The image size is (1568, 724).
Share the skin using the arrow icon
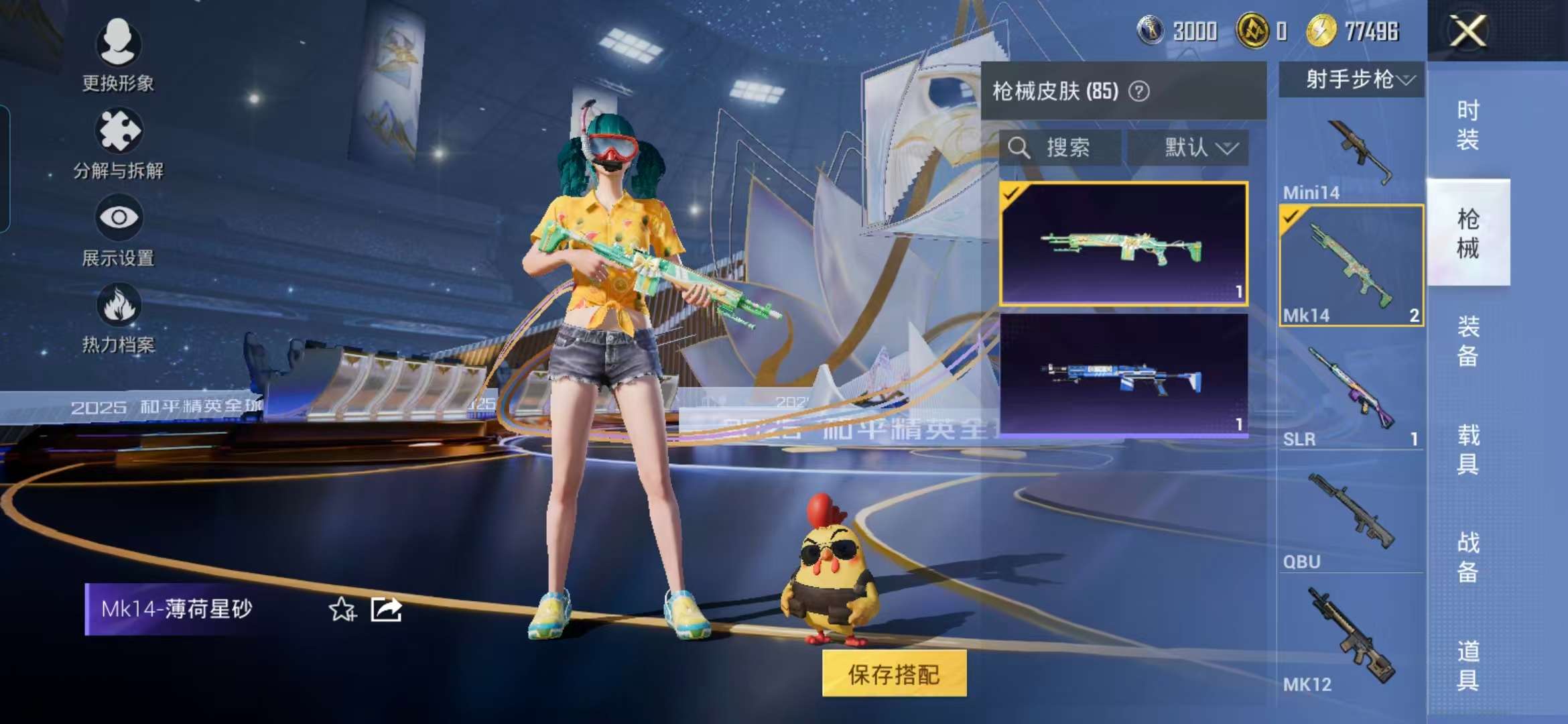[x=387, y=609]
